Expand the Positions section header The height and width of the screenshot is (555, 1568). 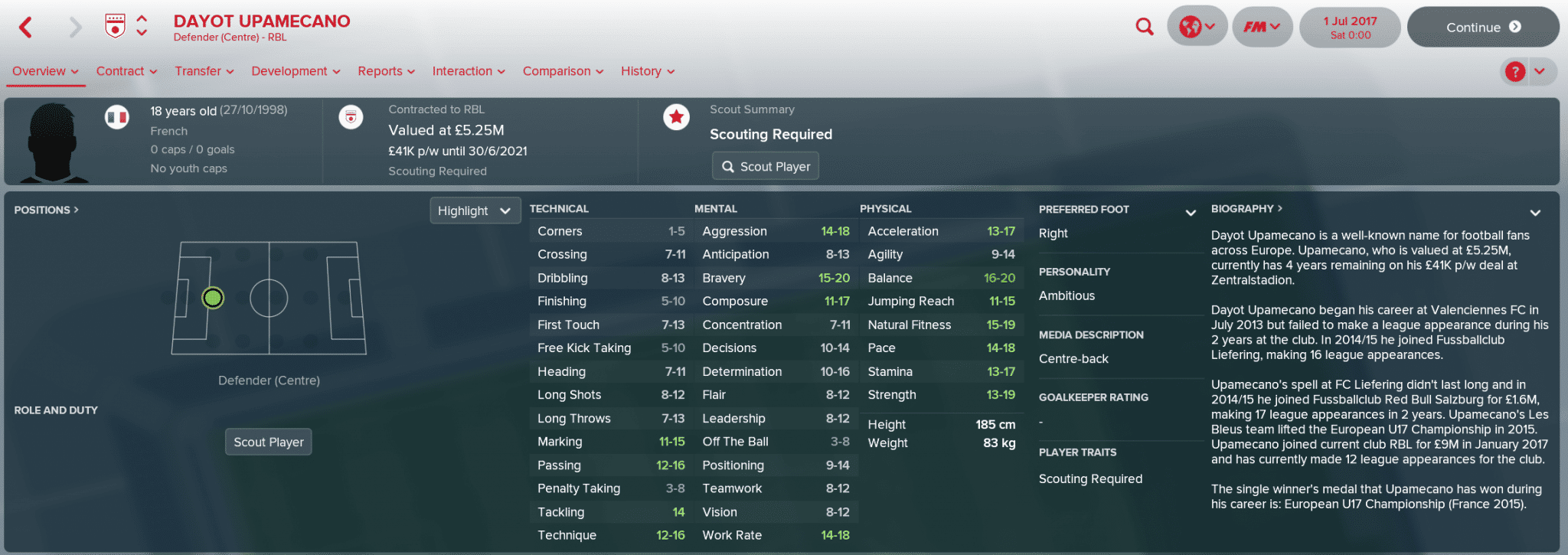pyautogui.click(x=46, y=210)
